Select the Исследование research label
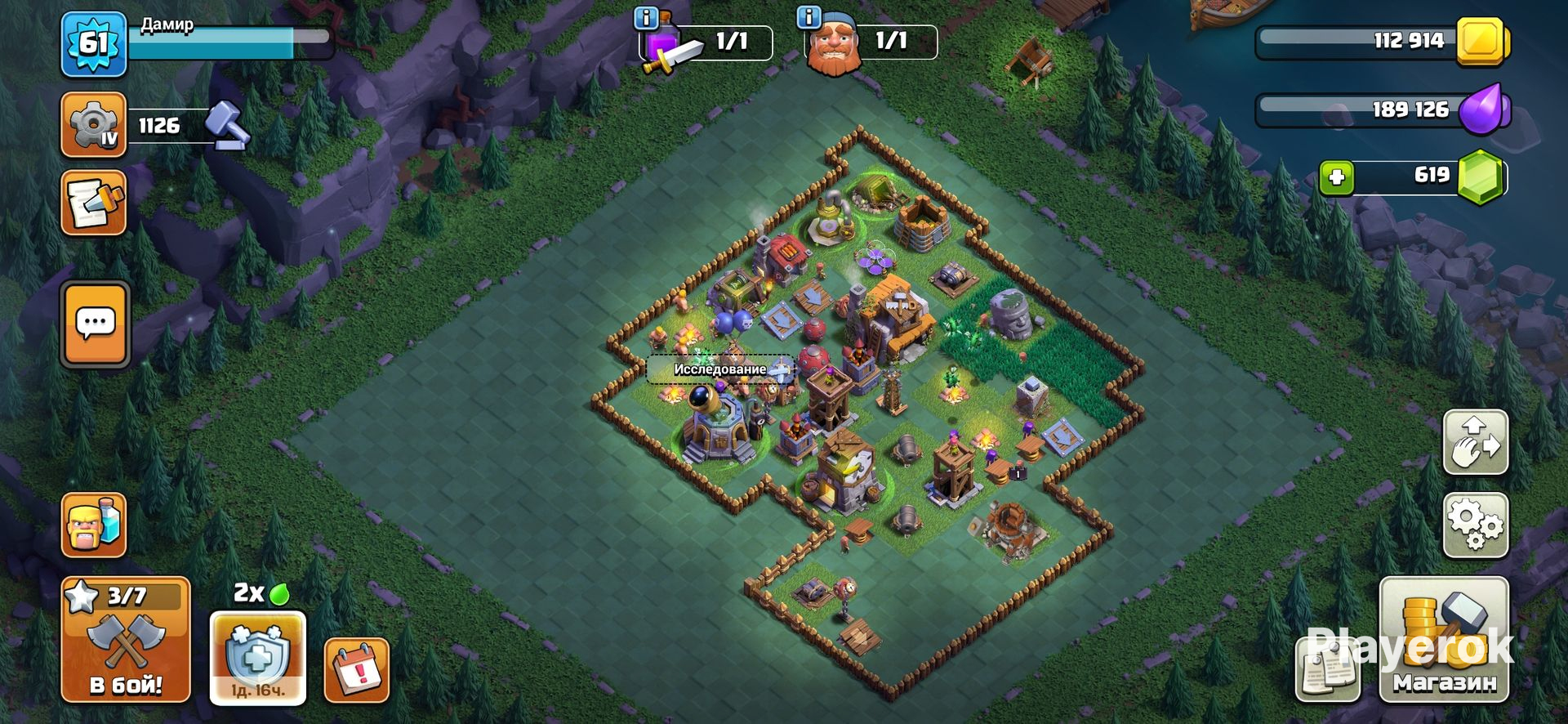Screen dimensions: 1568x724 click(720, 369)
